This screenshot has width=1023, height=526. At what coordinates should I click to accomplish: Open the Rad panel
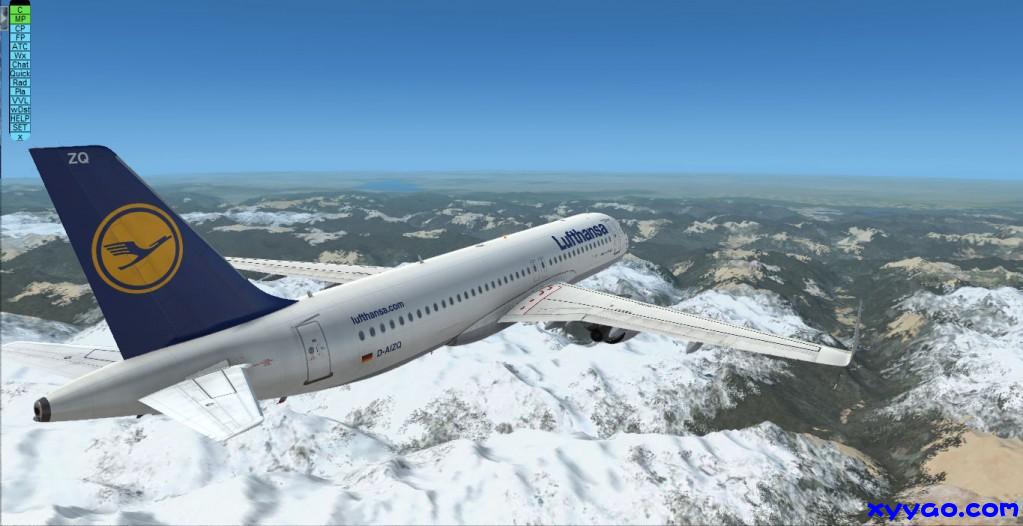point(20,82)
